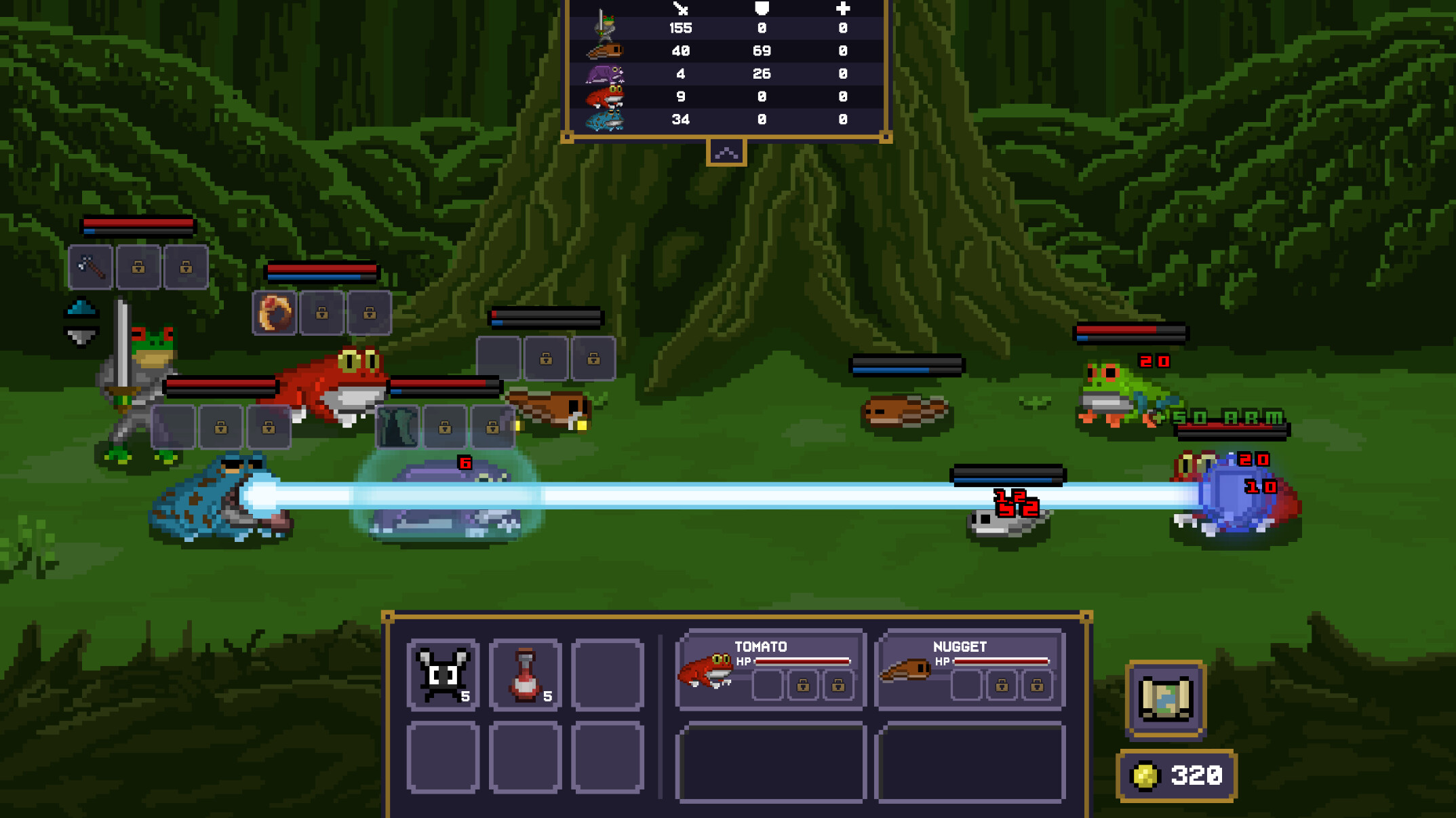The image size is (1456, 818).
Task: Select the ring equipped on the red frog
Action: (275, 313)
